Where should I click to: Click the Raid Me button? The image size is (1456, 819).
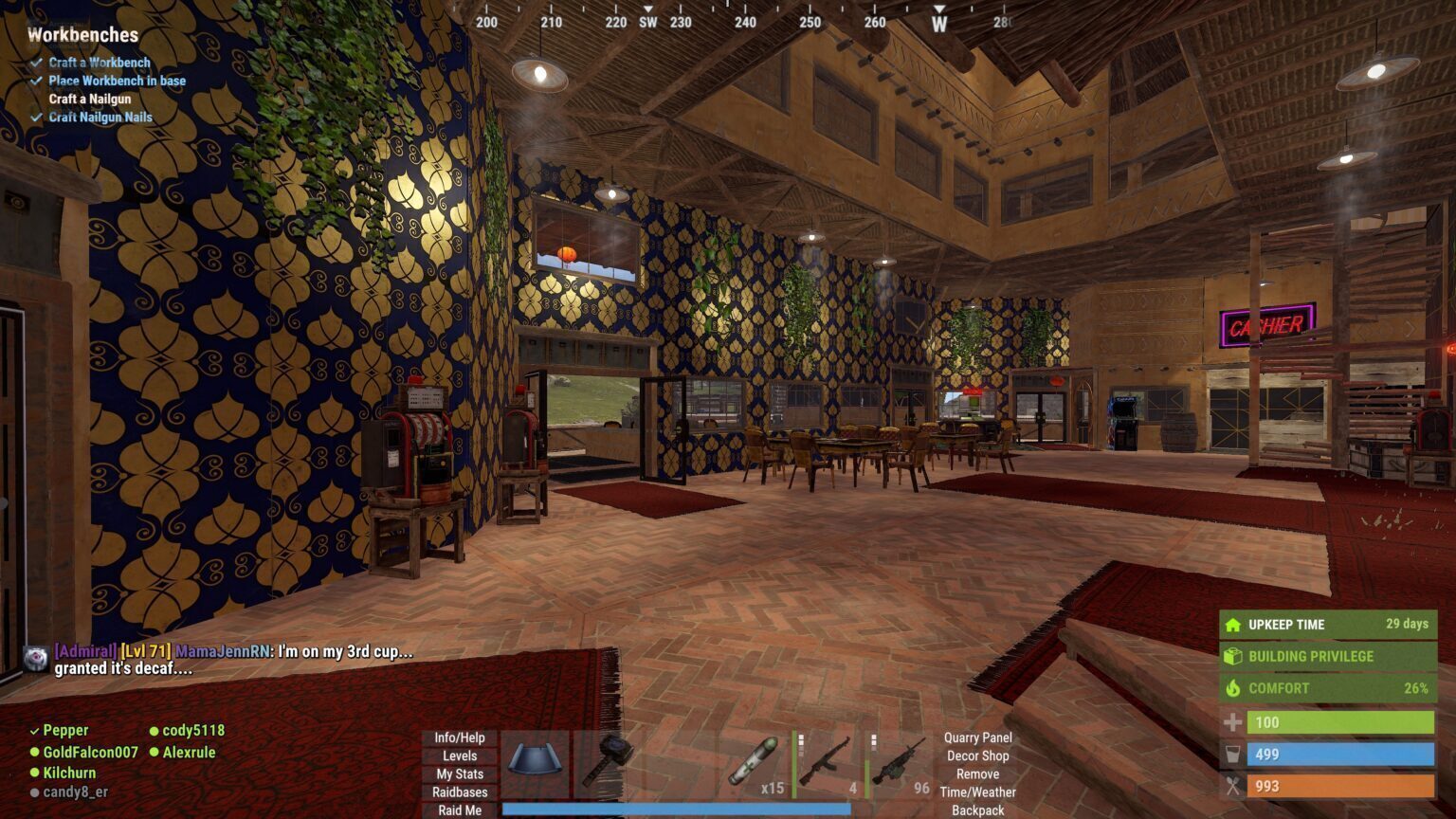pyautogui.click(x=460, y=810)
